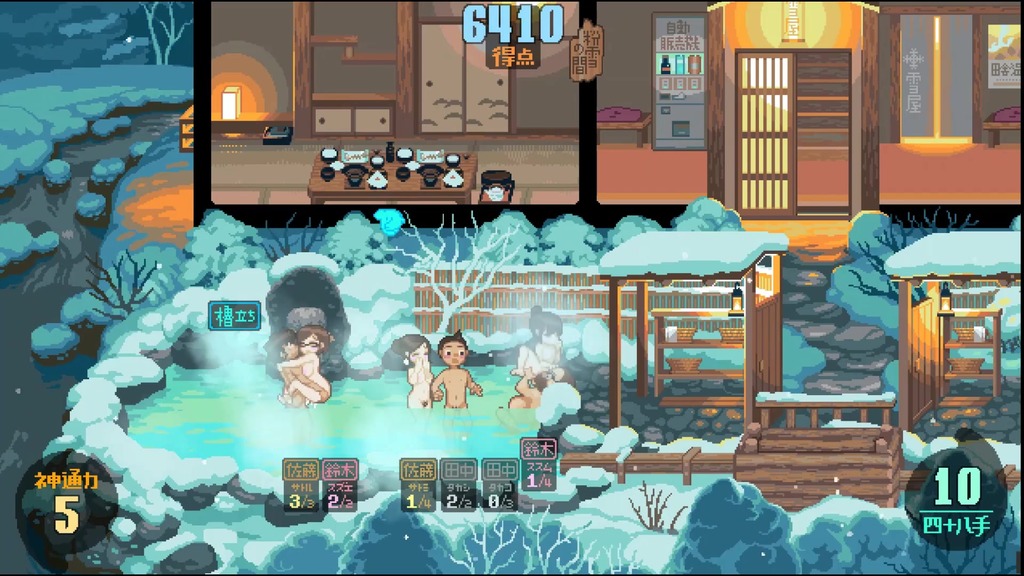Choose the 鈴木 スズエ name card
This screenshot has height=576, width=1024.
click(x=340, y=486)
